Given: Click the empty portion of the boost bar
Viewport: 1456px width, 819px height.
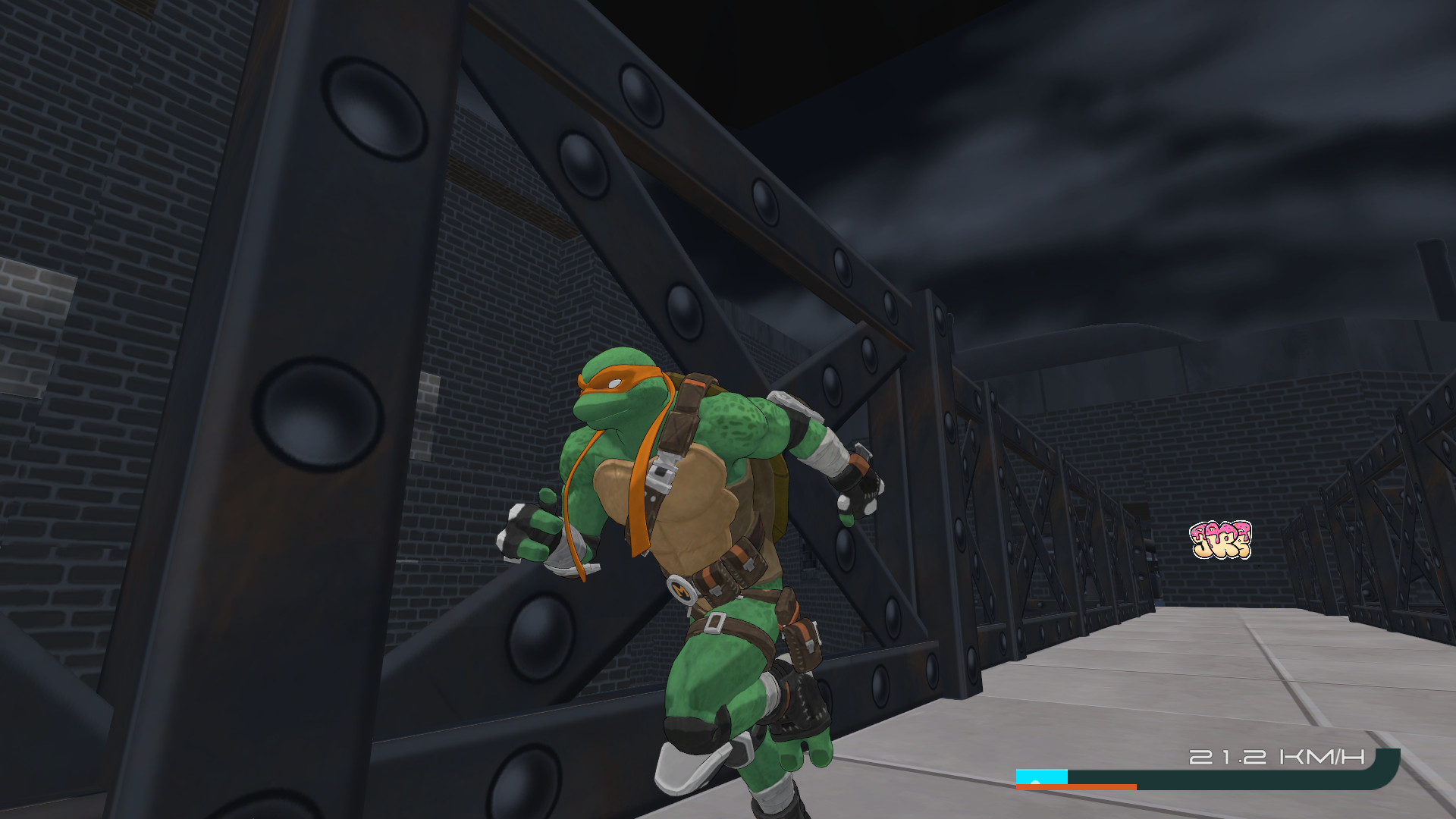Looking at the screenshot, I should coord(1206,777).
